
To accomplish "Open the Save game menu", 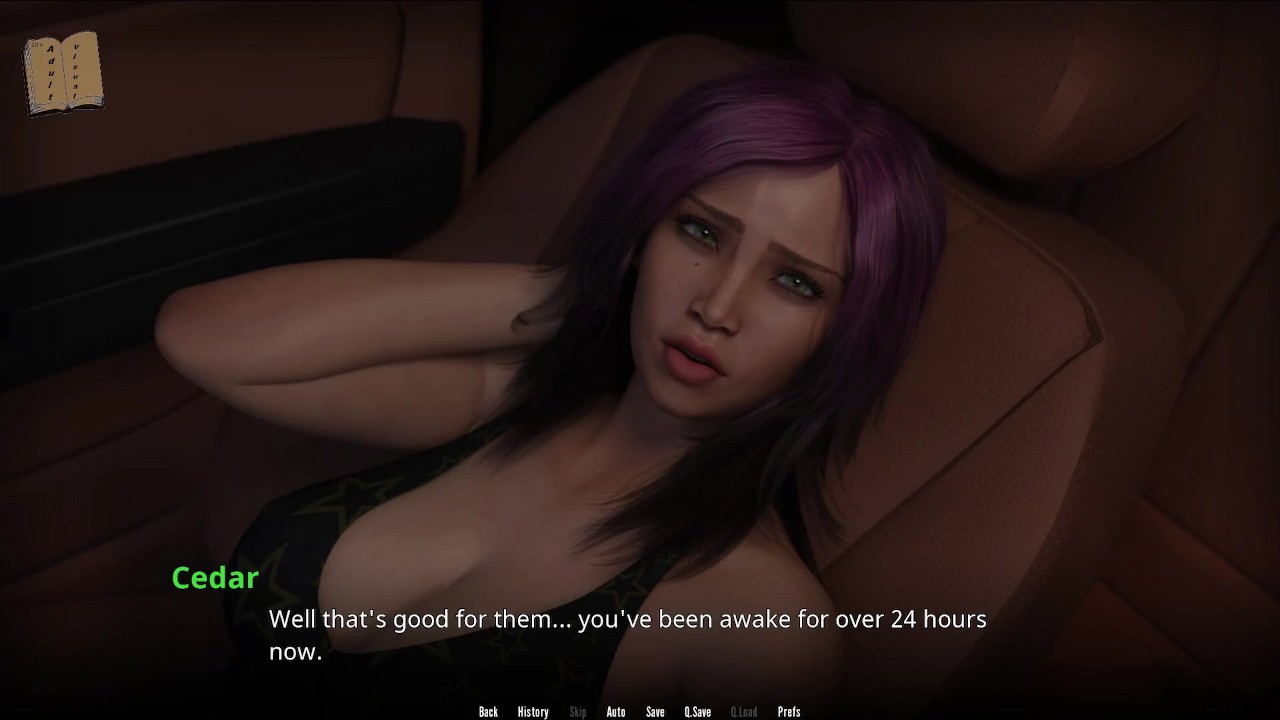I will [655, 712].
